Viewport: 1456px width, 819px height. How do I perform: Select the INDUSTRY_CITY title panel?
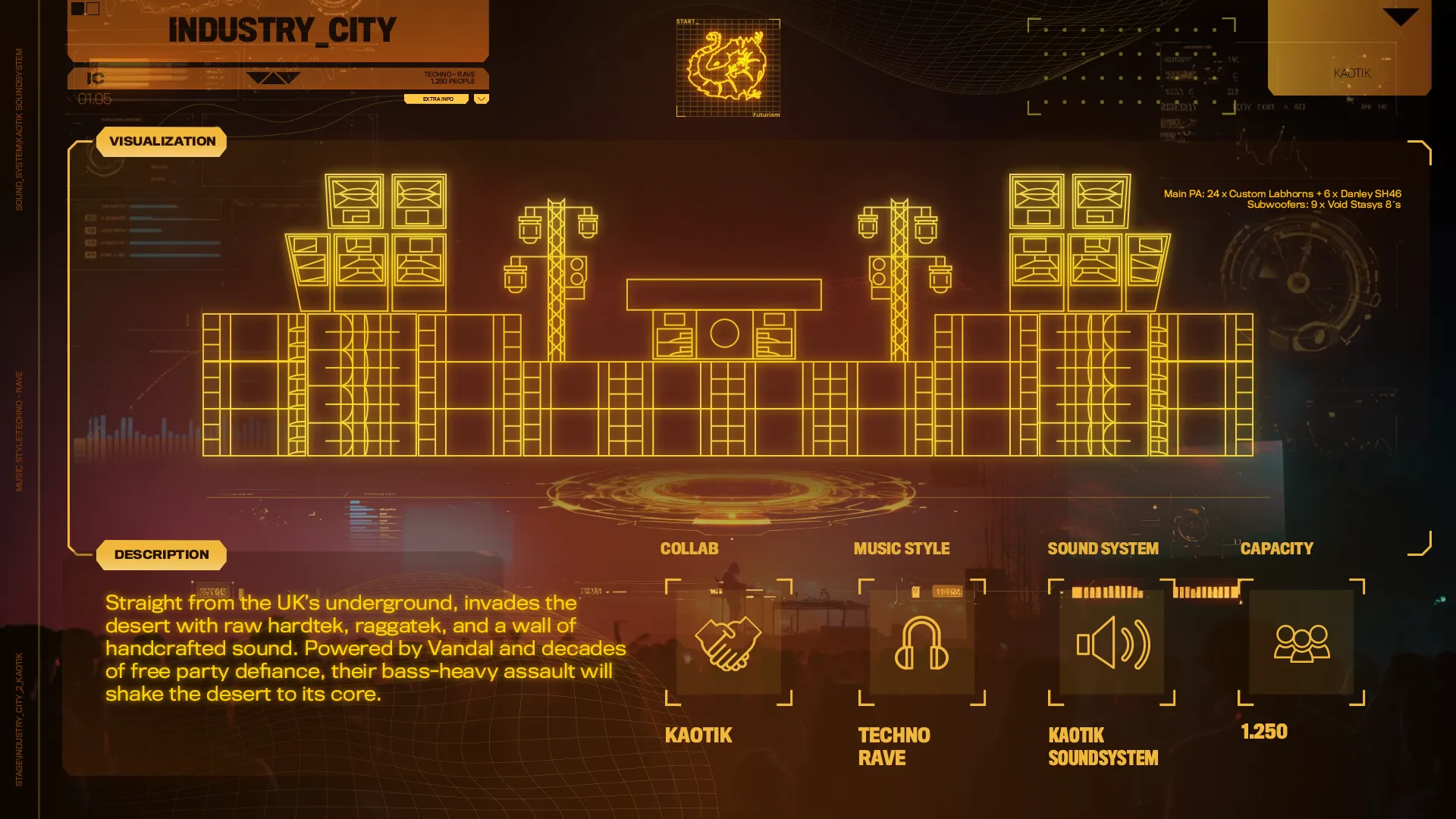[281, 31]
